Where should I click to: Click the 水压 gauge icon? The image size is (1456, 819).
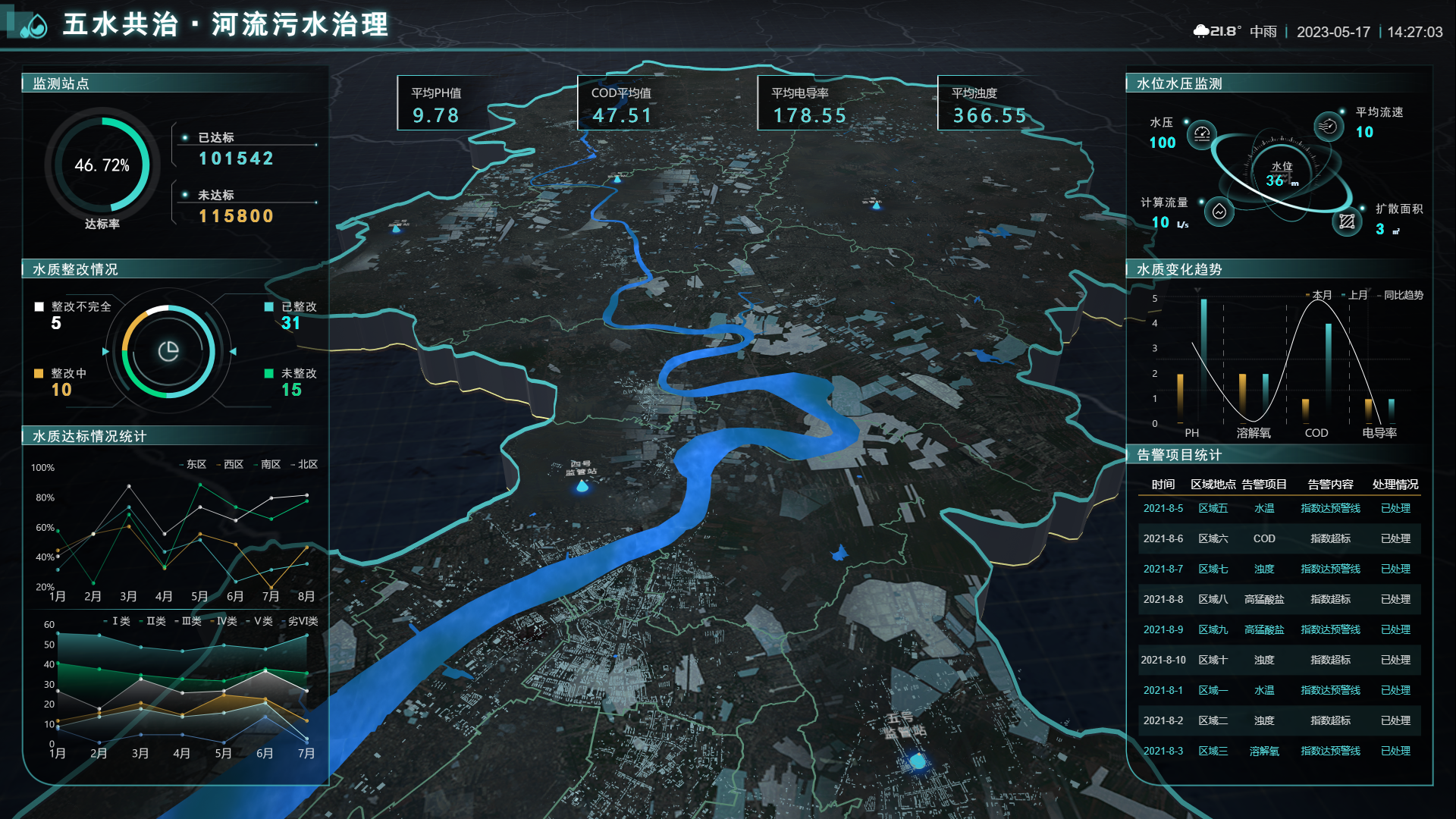tap(1201, 134)
